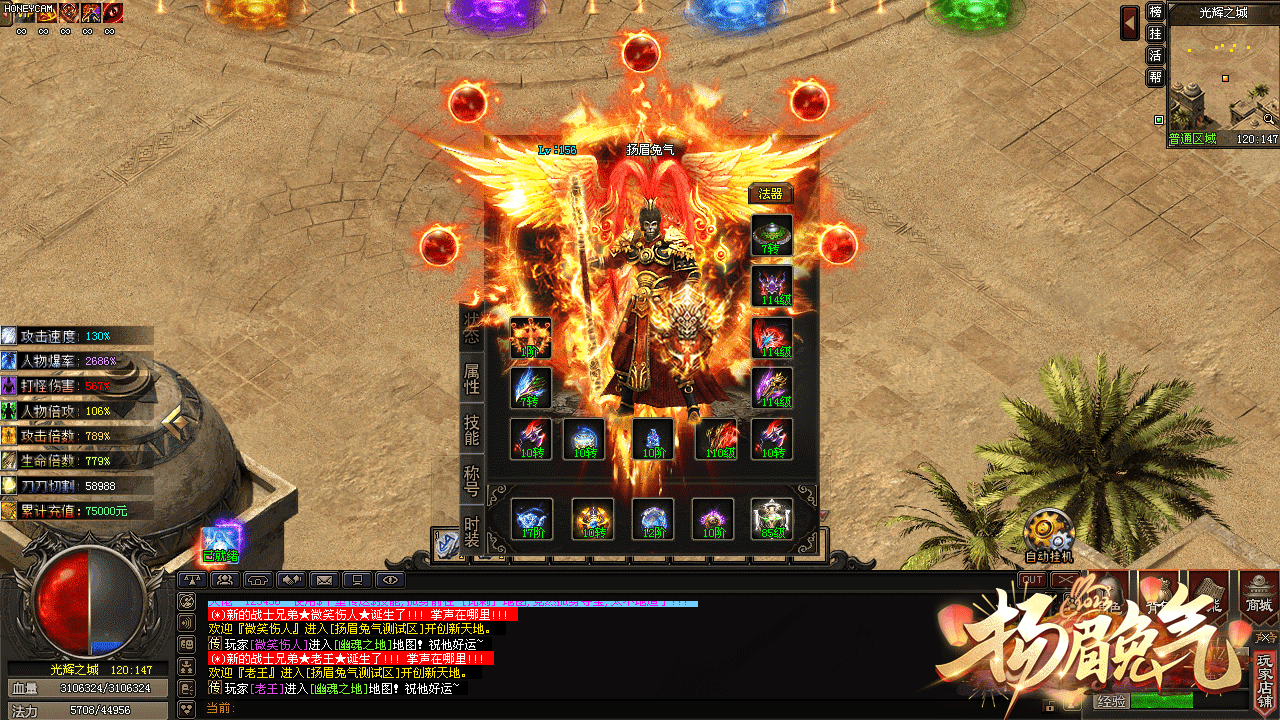
Task: Open the 榜 ranking button
Action: pos(1155,12)
